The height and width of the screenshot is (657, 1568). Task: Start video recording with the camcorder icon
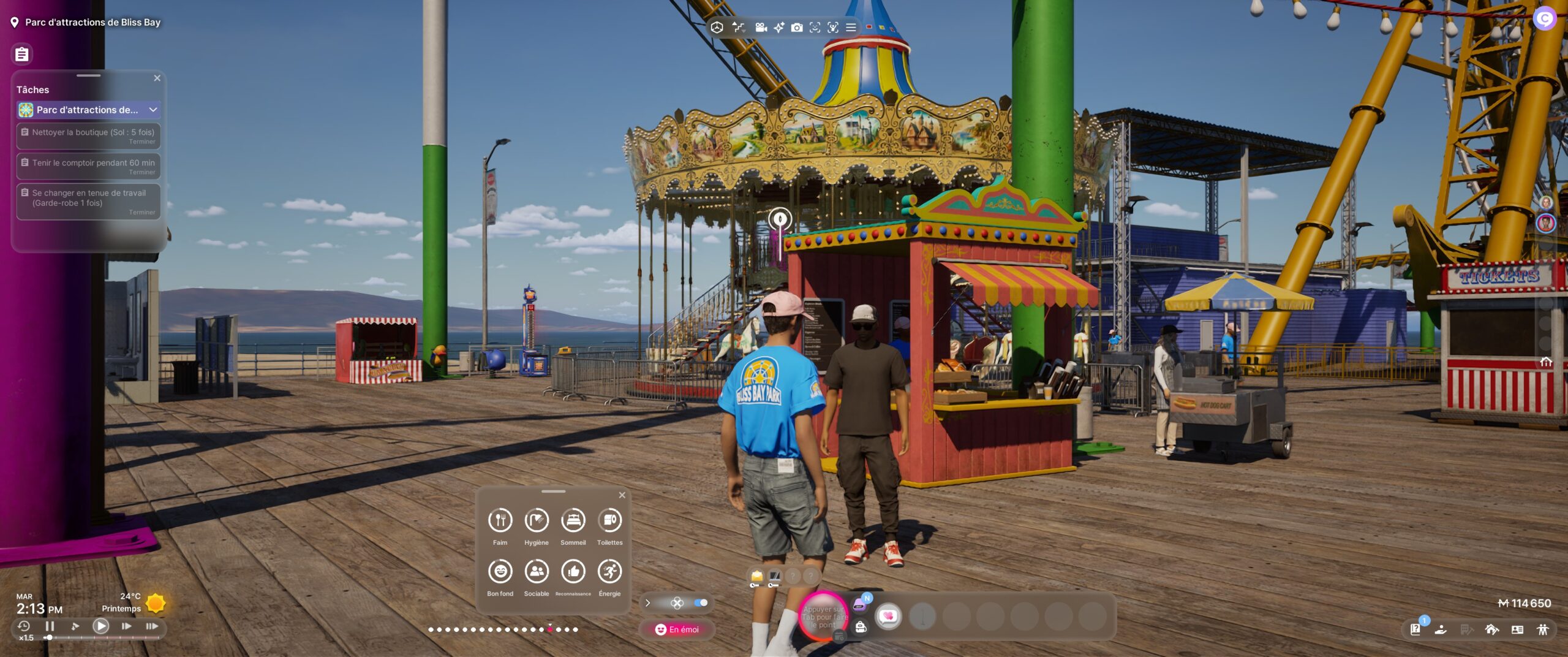coord(761,28)
